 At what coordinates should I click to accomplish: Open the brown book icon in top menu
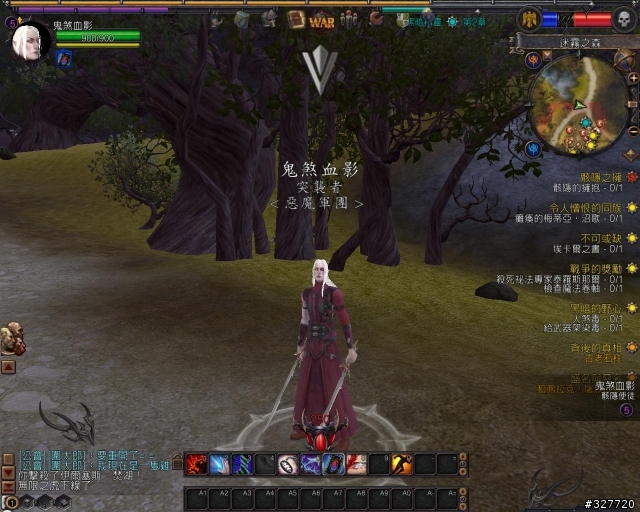coord(296,19)
